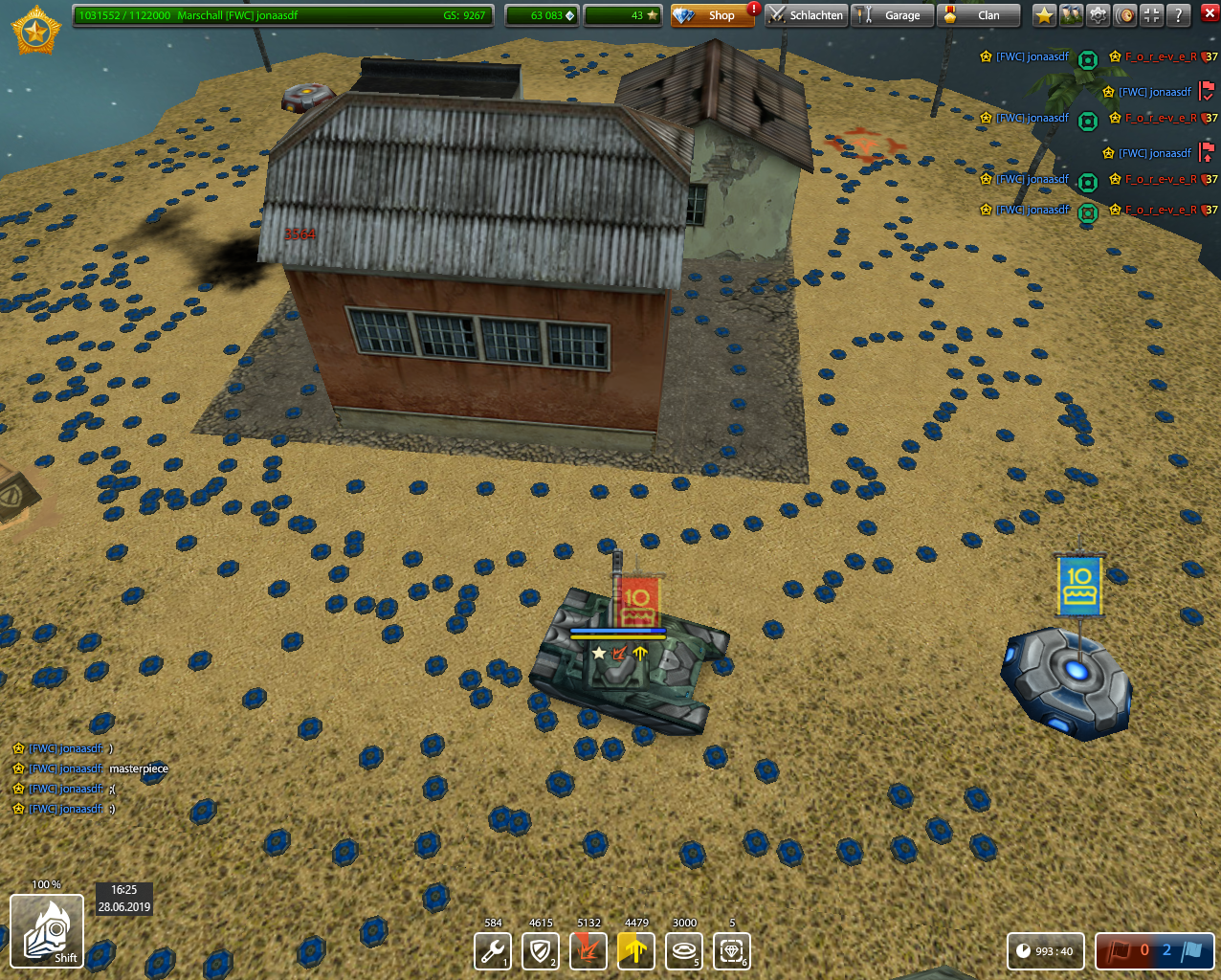The image size is (1221, 980).
Task: Click the gold star icon button
Action: (x=1044, y=15)
